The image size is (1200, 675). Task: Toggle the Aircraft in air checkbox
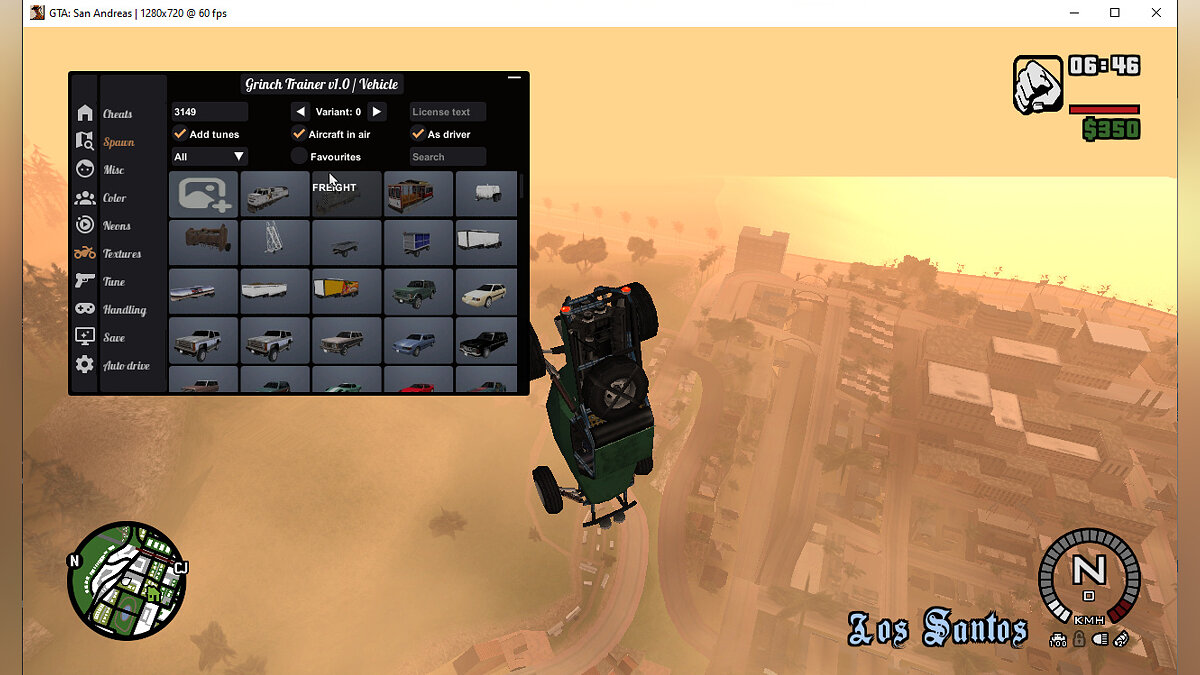299,134
